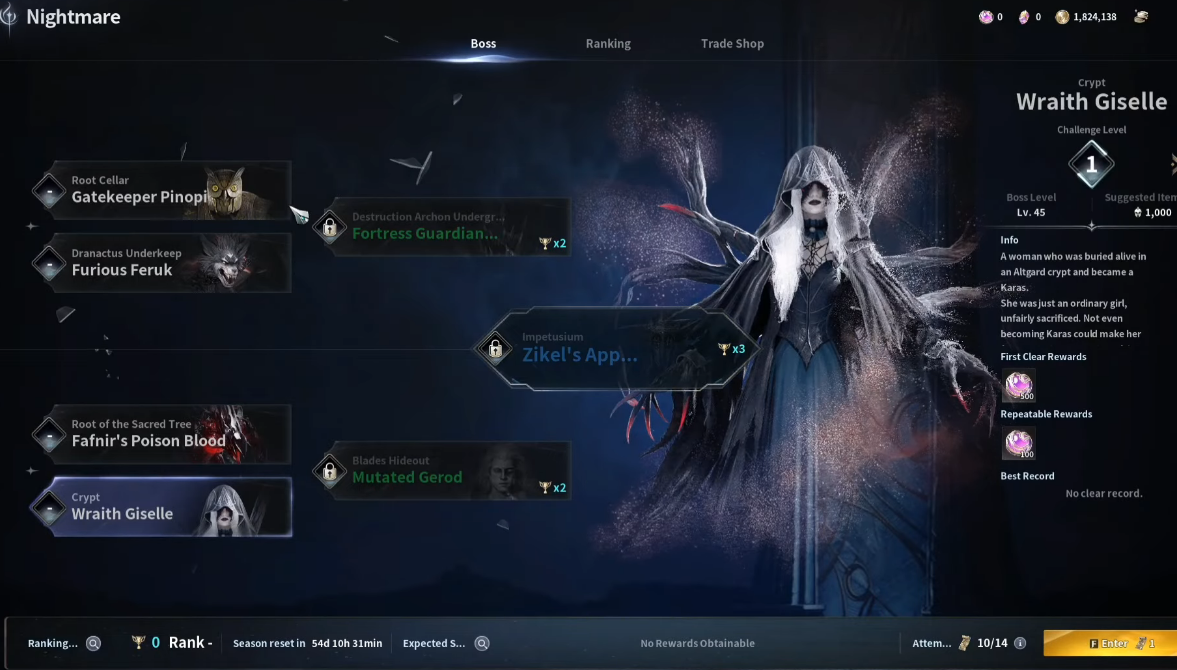Switch to the Ranking tab
Image resolution: width=1177 pixels, height=670 pixels.
pos(608,44)
